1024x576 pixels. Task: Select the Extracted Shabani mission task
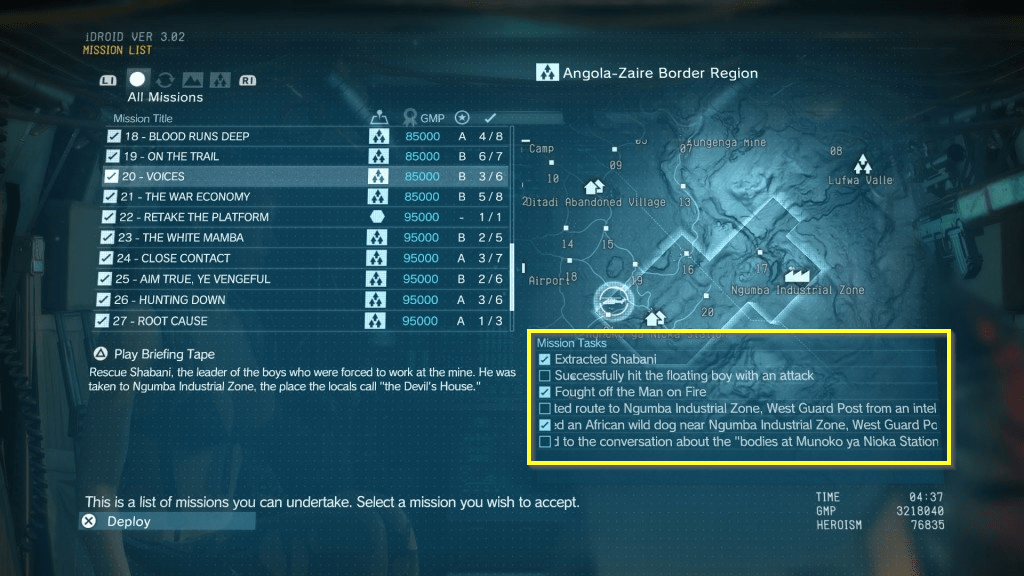(605, 359)
